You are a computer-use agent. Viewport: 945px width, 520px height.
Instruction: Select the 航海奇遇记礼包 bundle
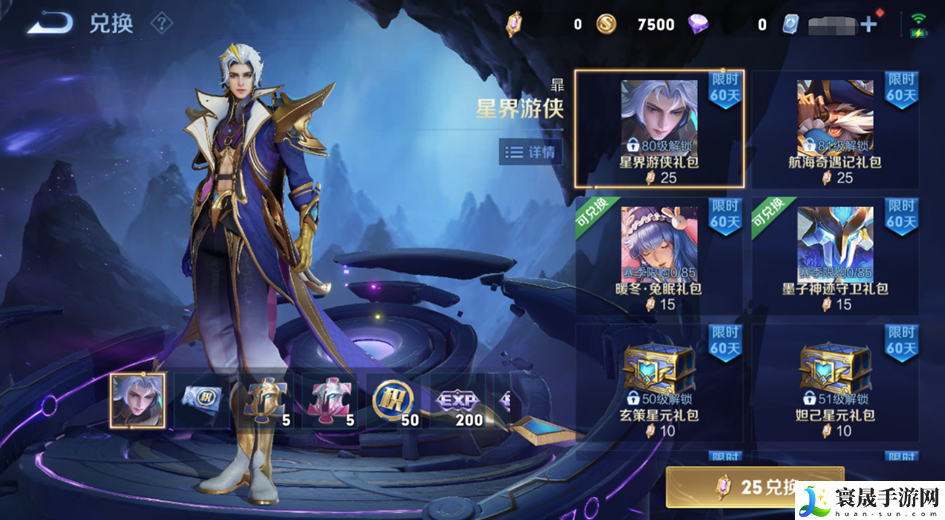(x=834, y=128)
